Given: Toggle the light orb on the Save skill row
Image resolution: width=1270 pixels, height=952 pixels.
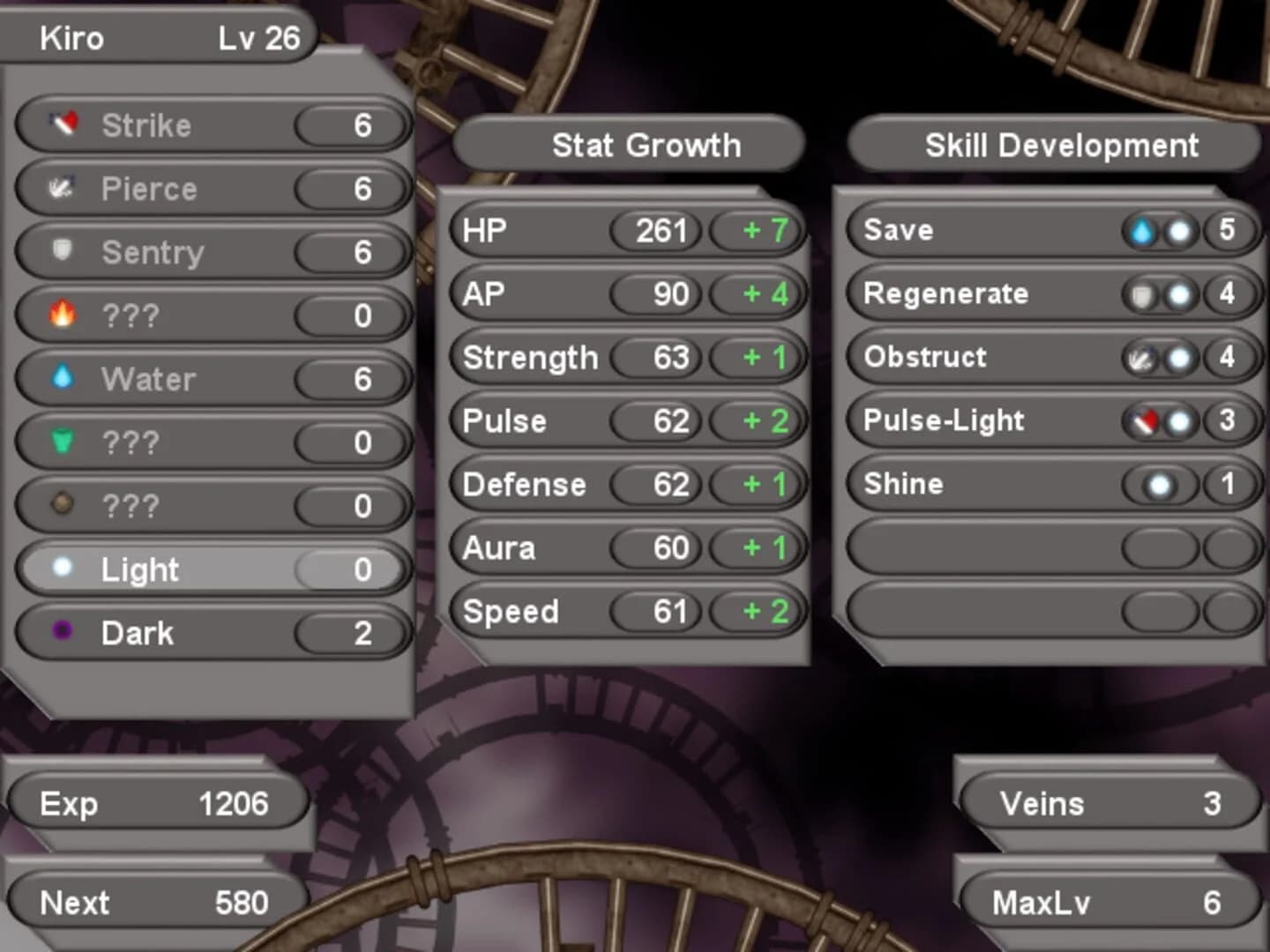Looking at the screenshot, I should coord(1177,230).
